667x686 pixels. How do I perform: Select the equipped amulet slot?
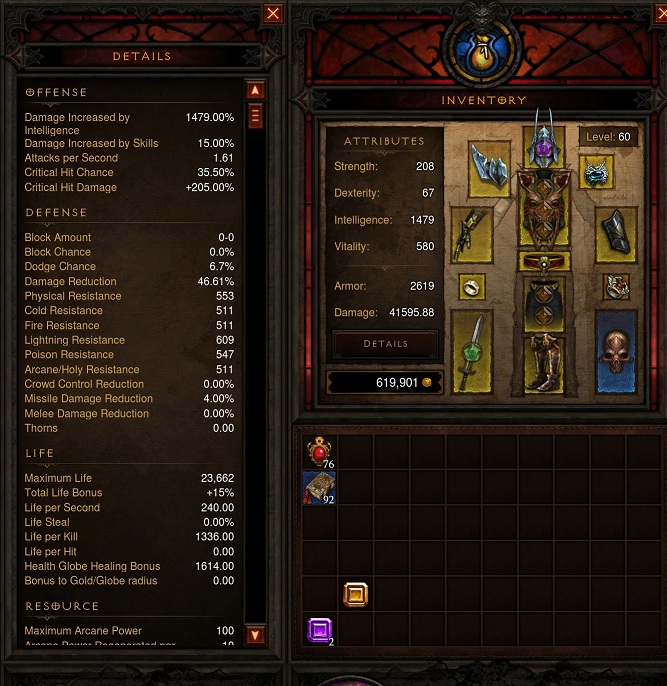click(x=599, y=172)
